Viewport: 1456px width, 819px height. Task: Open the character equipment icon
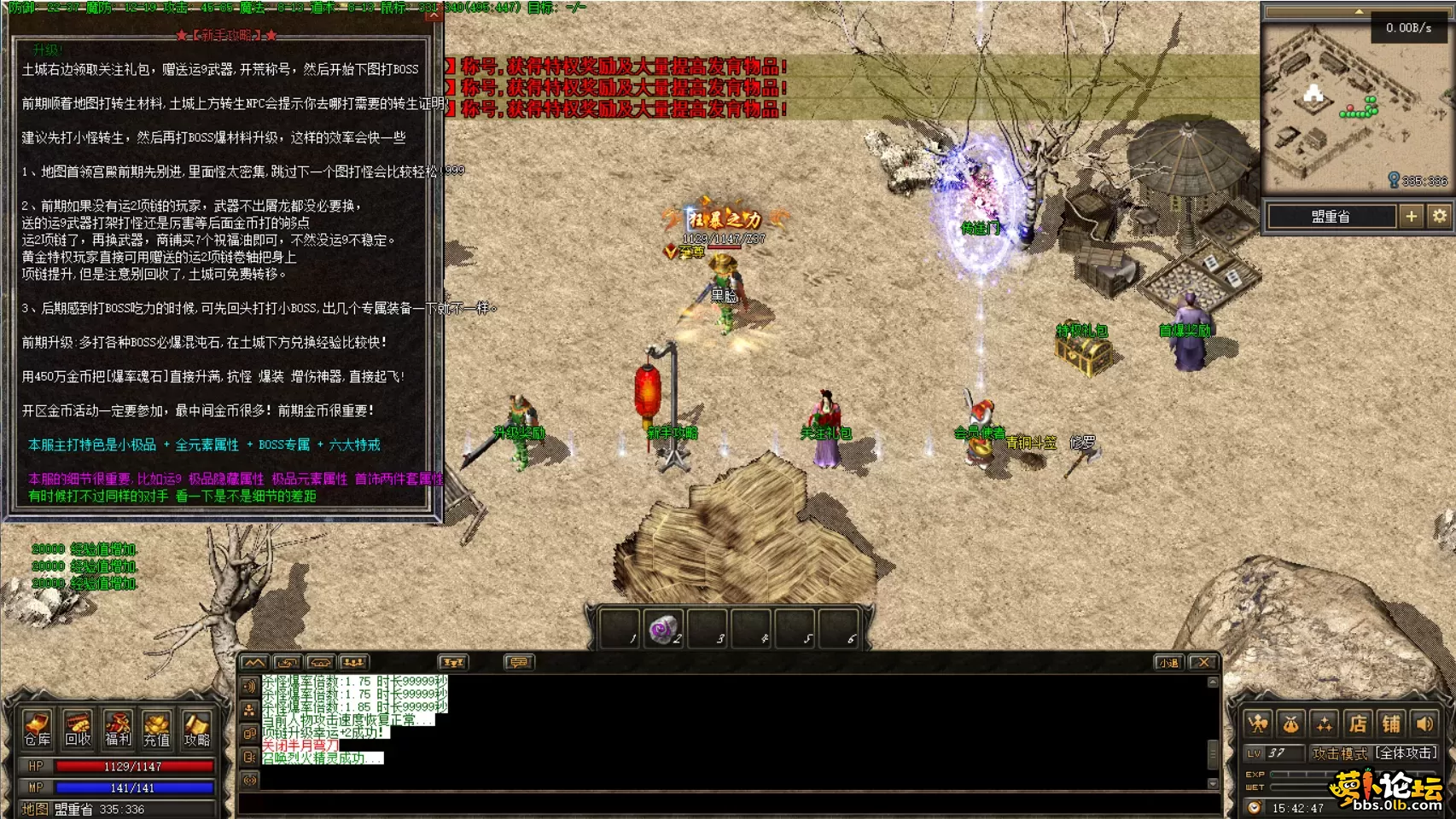tap(1258, 724)
